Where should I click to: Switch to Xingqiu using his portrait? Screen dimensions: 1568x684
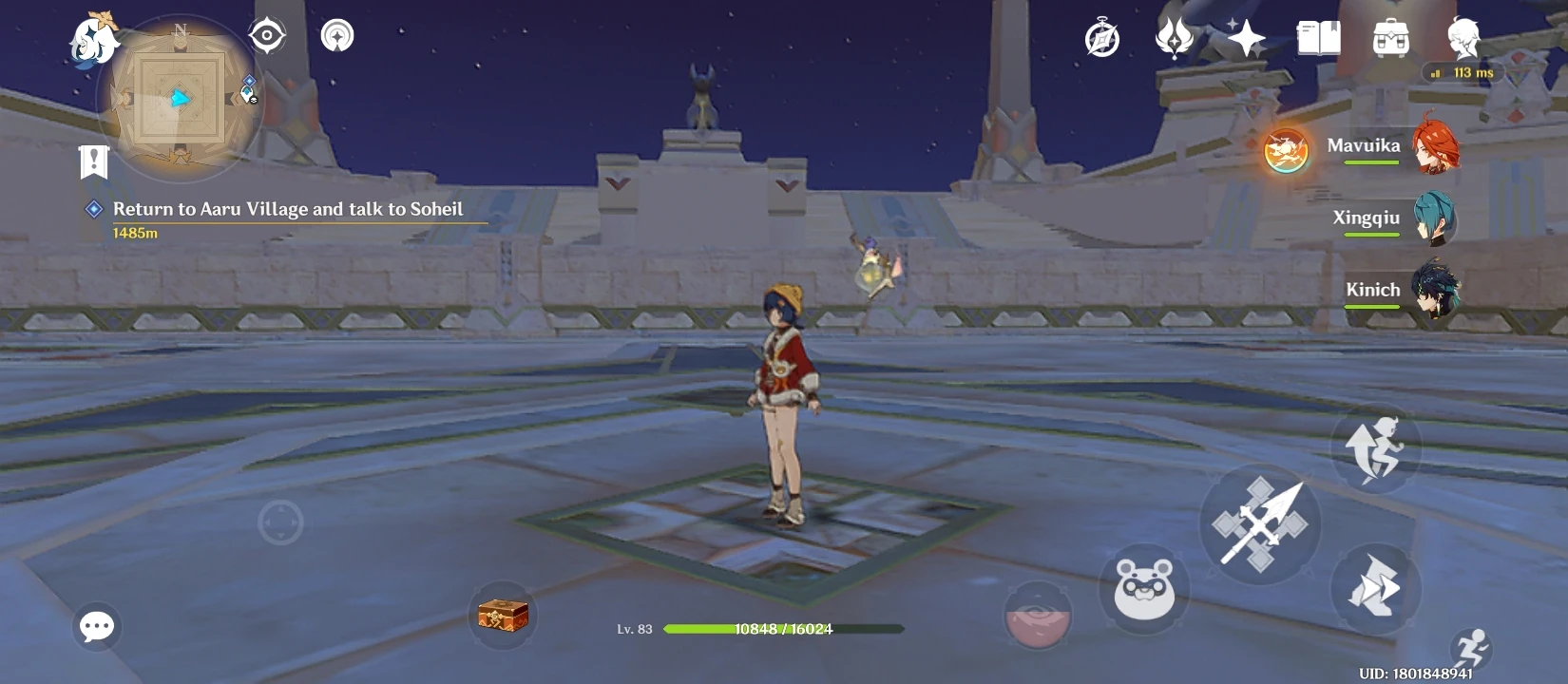click(x=1437, y=218)
